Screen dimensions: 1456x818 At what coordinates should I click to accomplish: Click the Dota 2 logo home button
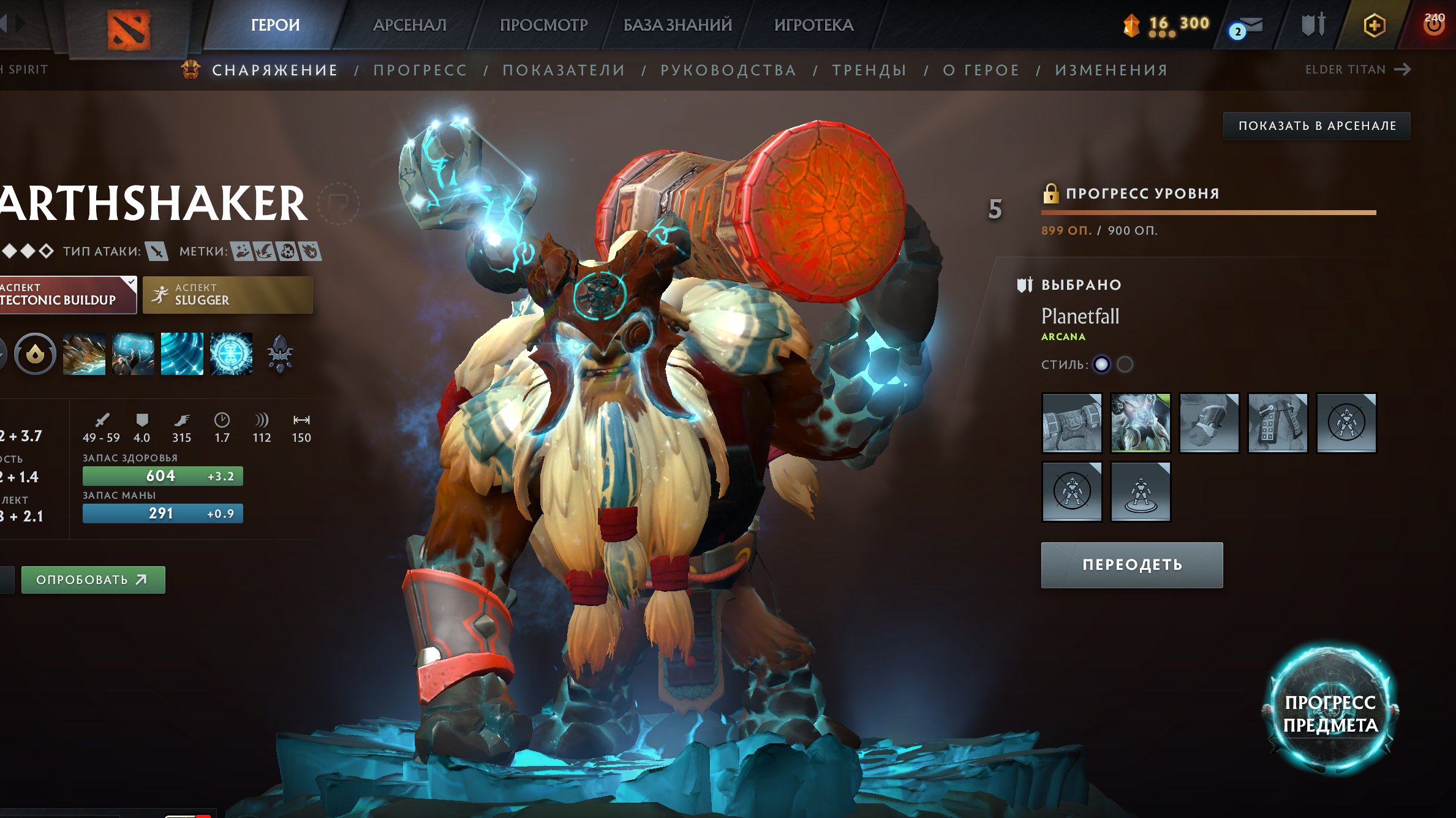[129, 29]
